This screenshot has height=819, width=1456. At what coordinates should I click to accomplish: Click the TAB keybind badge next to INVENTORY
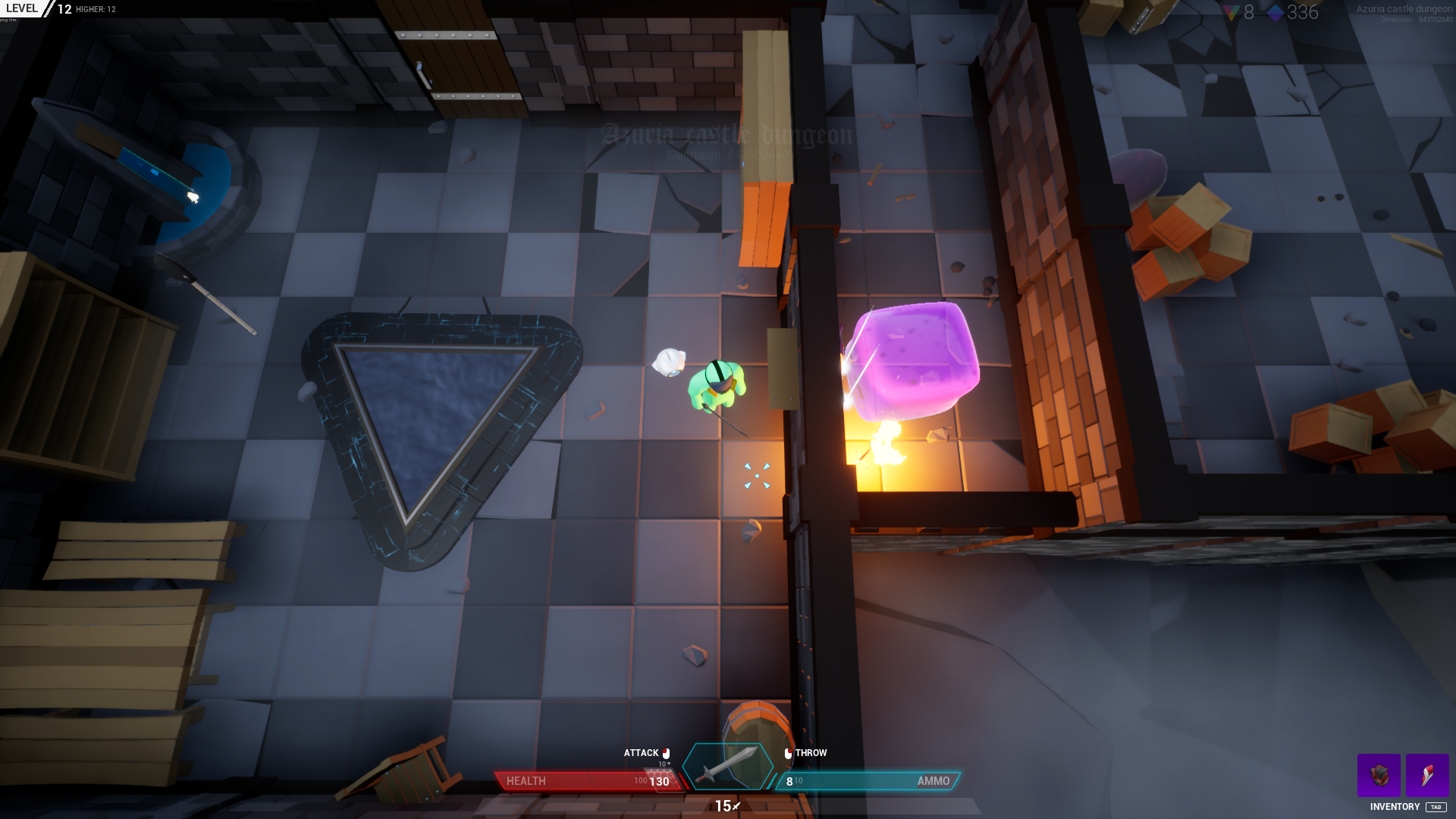coord(1437,806)
